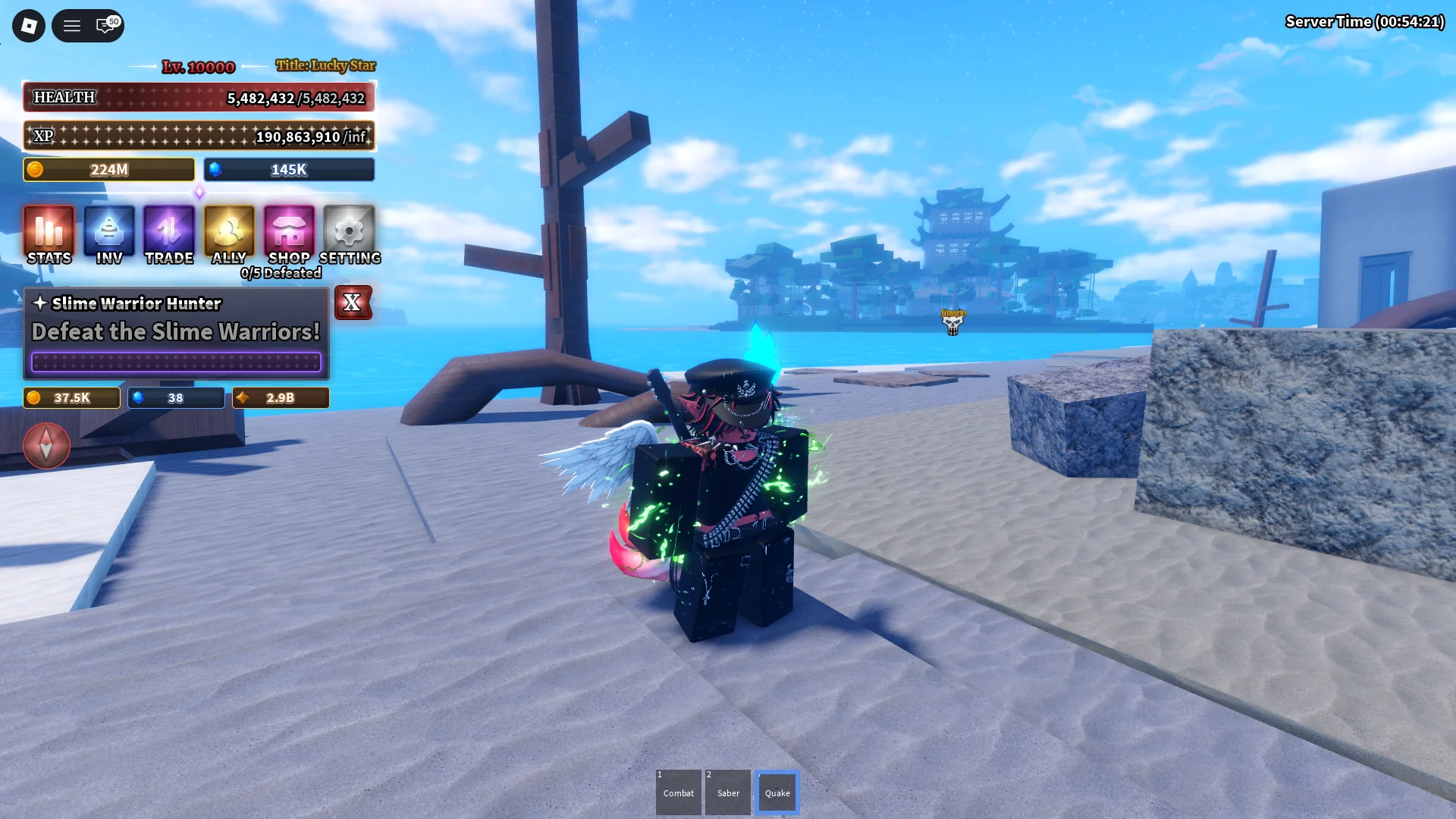Select the Saber hotbar slot
The image size is (1456, 819).
pos(727,792)
